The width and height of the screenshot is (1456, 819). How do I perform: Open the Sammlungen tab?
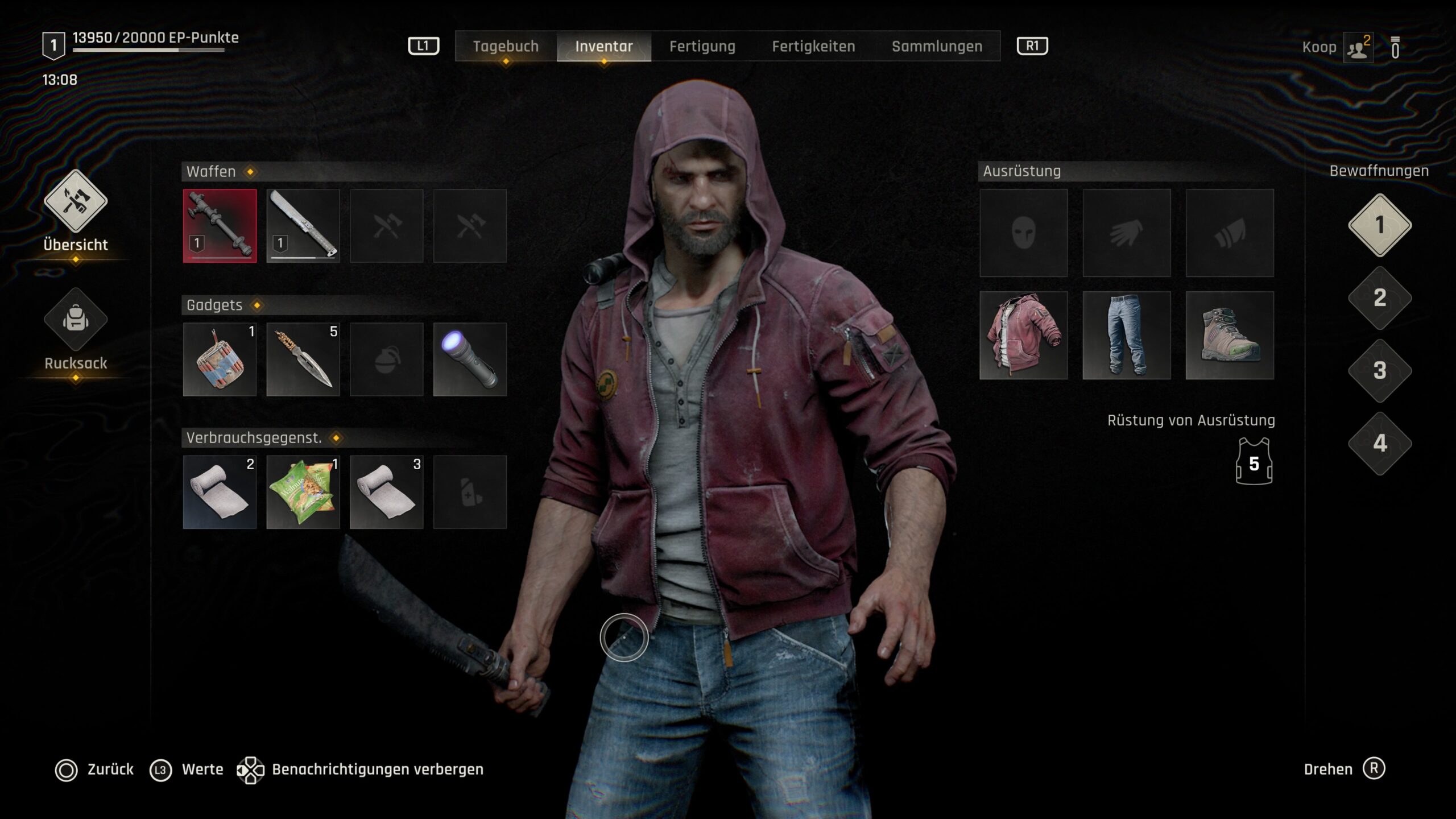click(937, 47)
